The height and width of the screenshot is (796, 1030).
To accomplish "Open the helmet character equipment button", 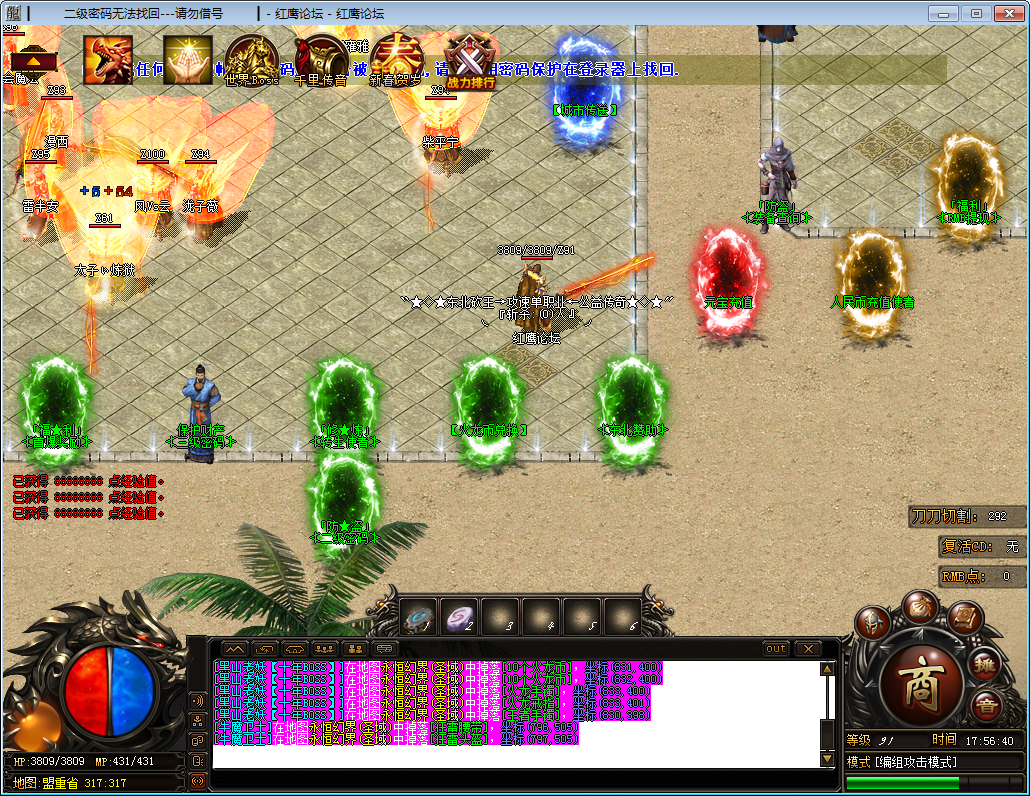I will click(872, 624).
